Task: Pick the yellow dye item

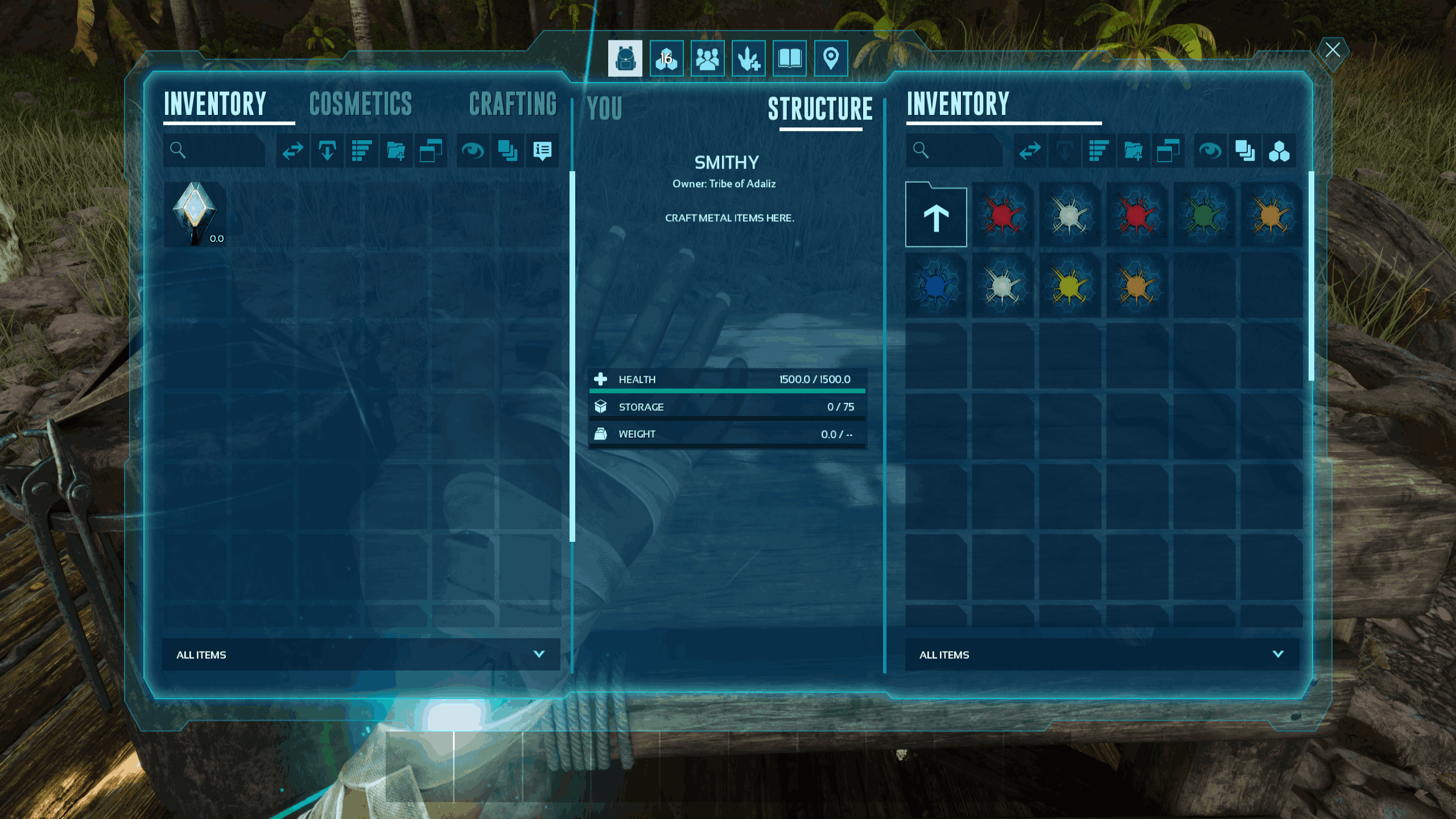Action: (1070, 286)
